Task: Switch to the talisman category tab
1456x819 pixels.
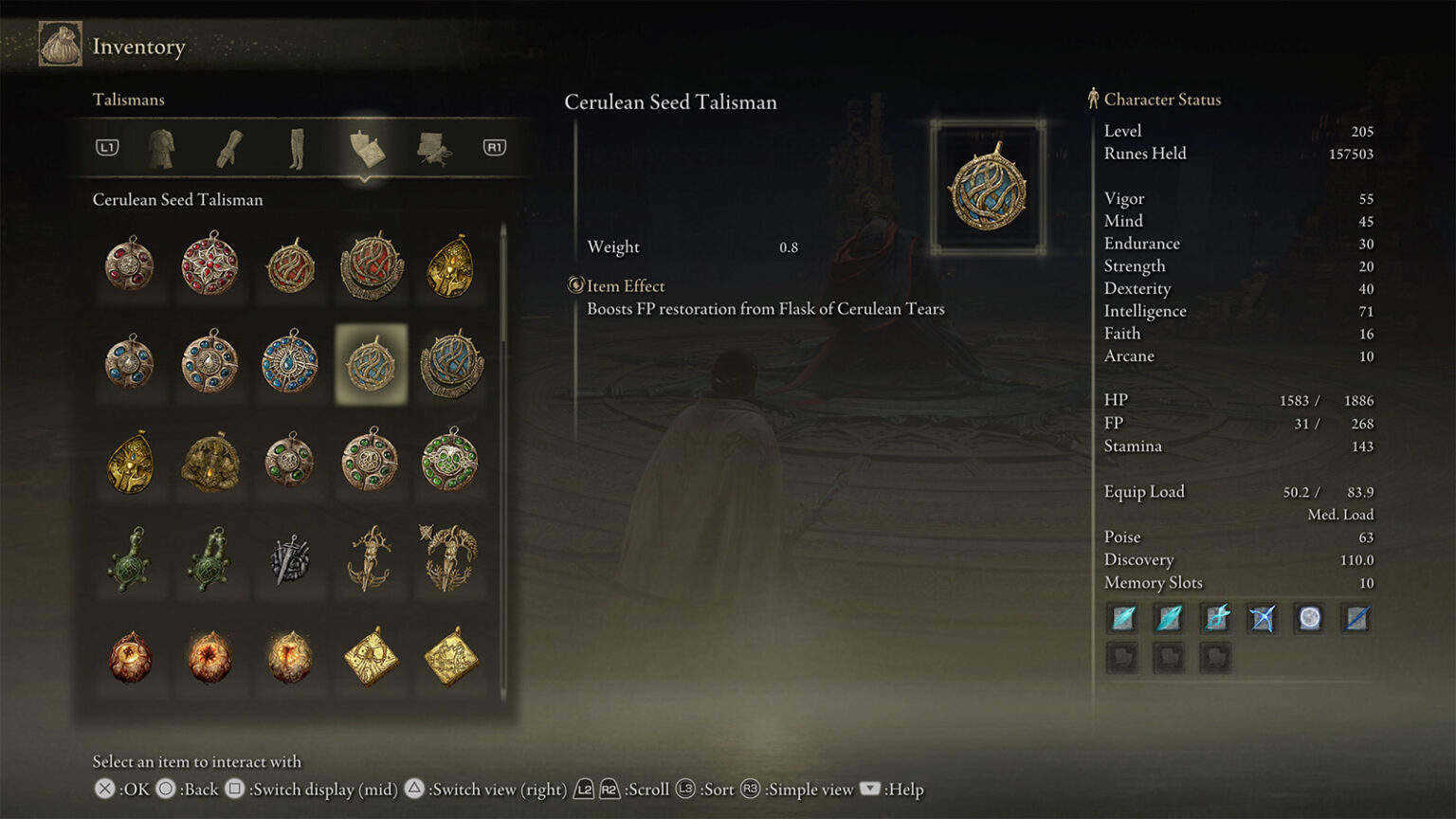Action: 367,148
